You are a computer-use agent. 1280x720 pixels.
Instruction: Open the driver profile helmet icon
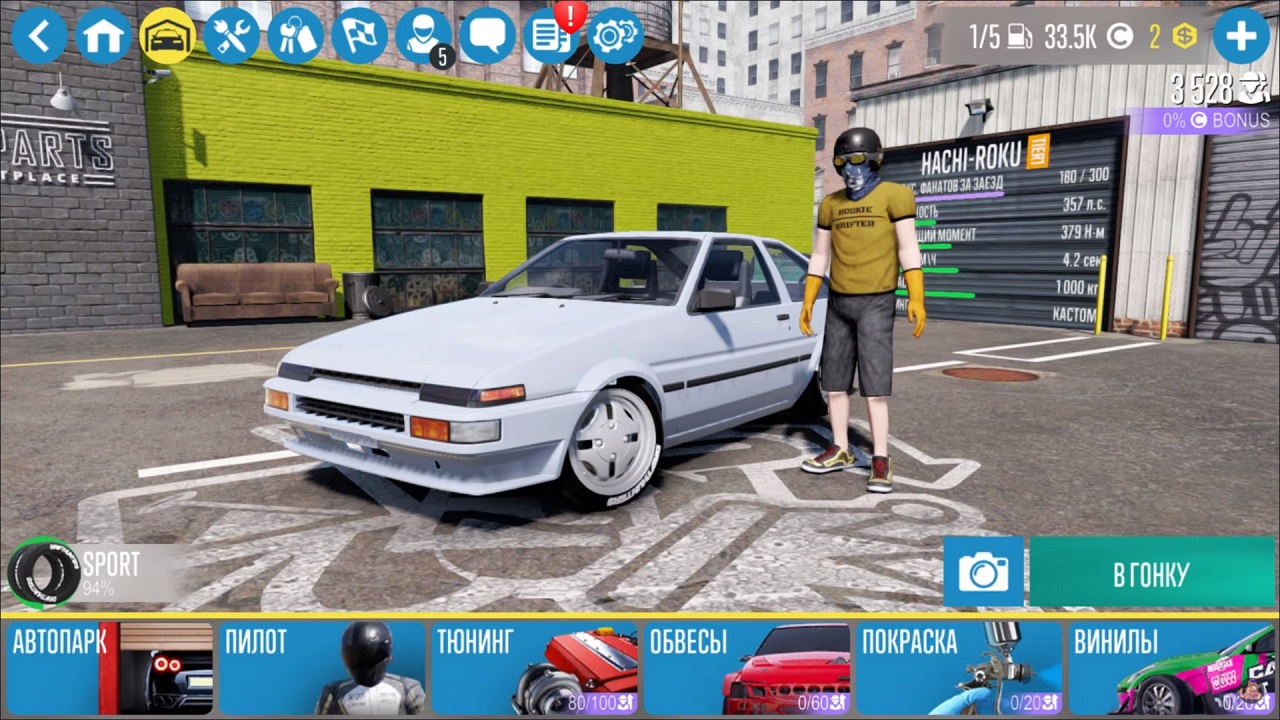(x=424, y=37)
